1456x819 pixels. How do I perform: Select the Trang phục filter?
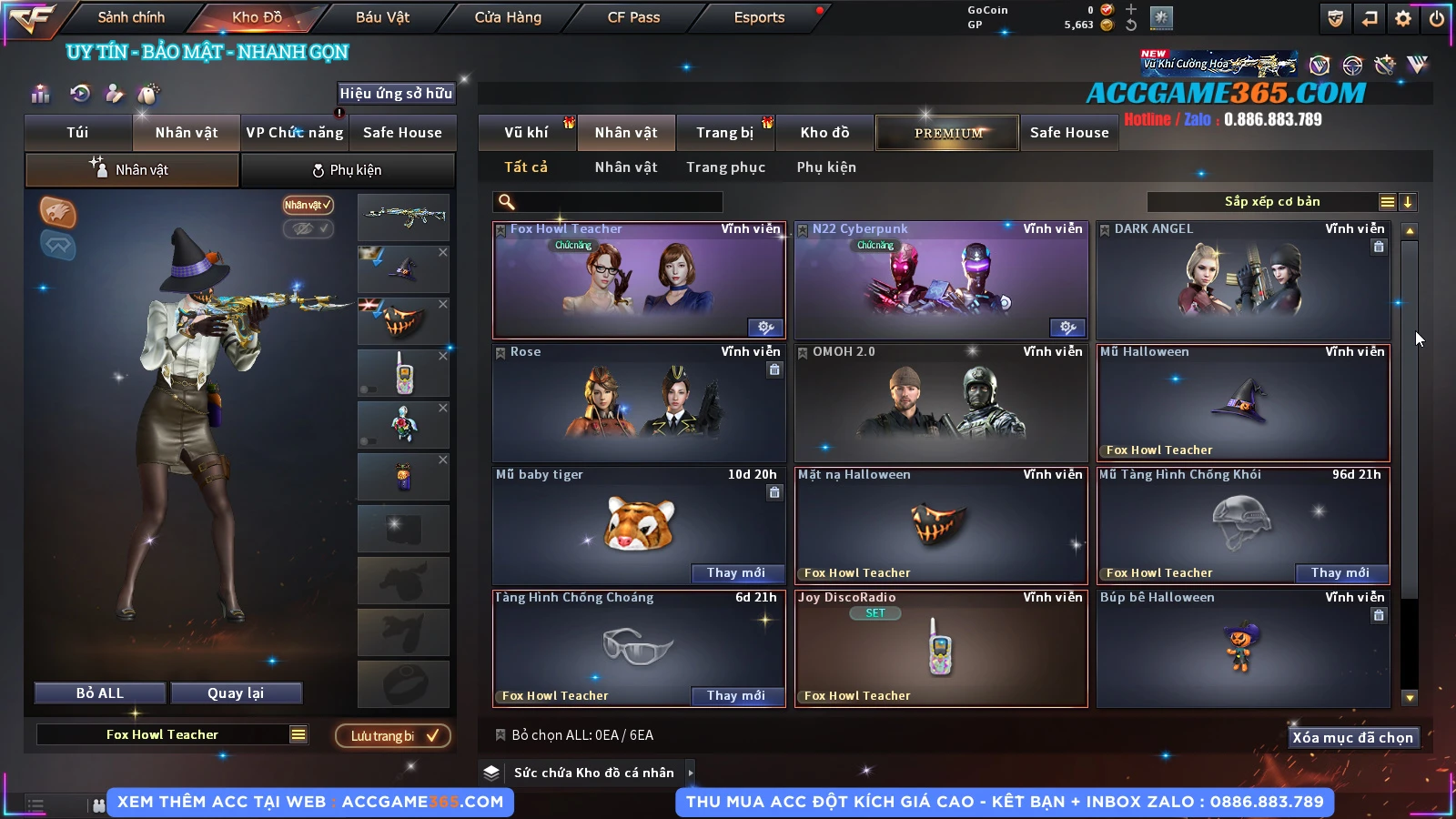tap(725, 167)
